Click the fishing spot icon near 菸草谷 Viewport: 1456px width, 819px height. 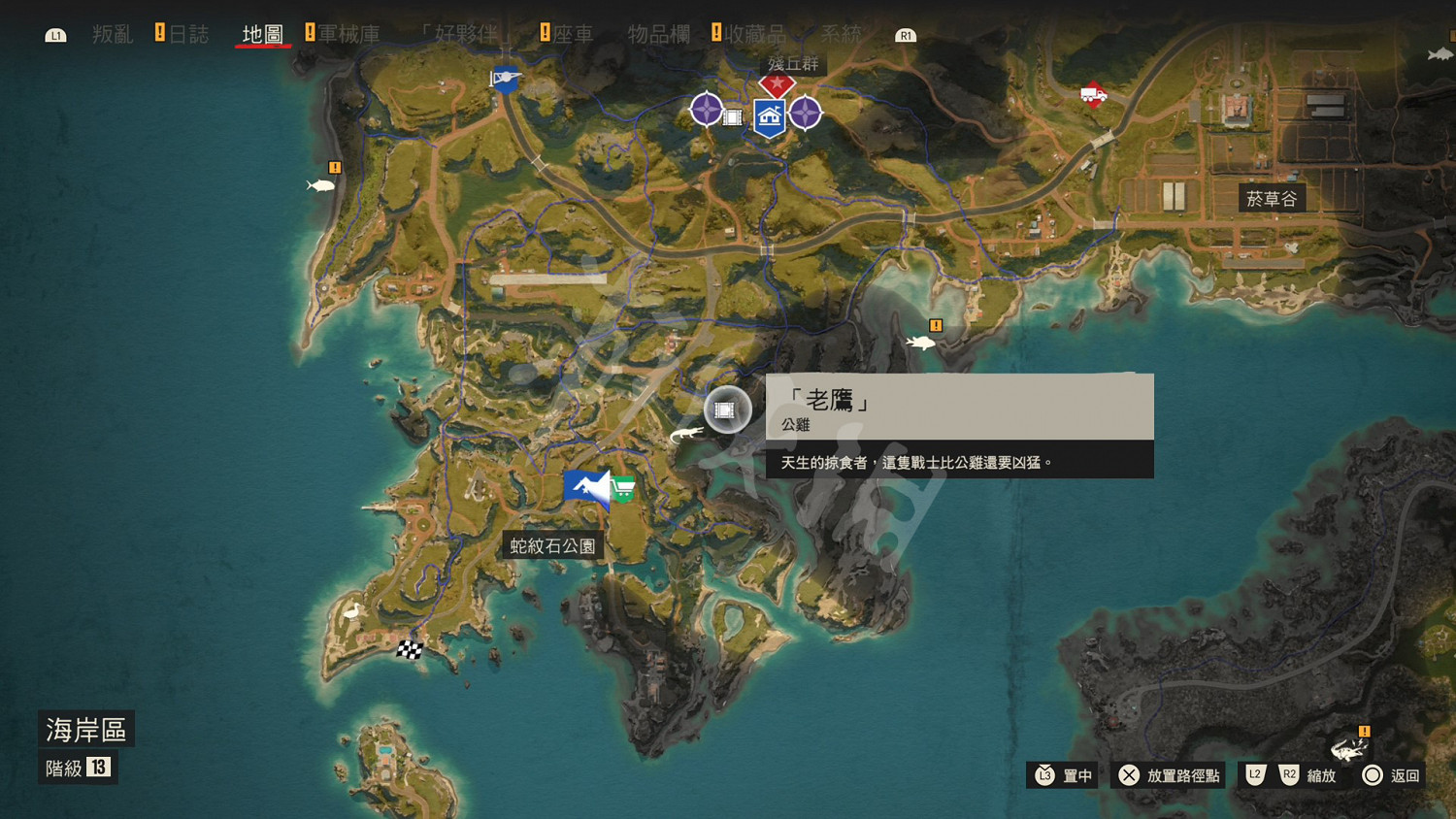(x=920, y=342)
